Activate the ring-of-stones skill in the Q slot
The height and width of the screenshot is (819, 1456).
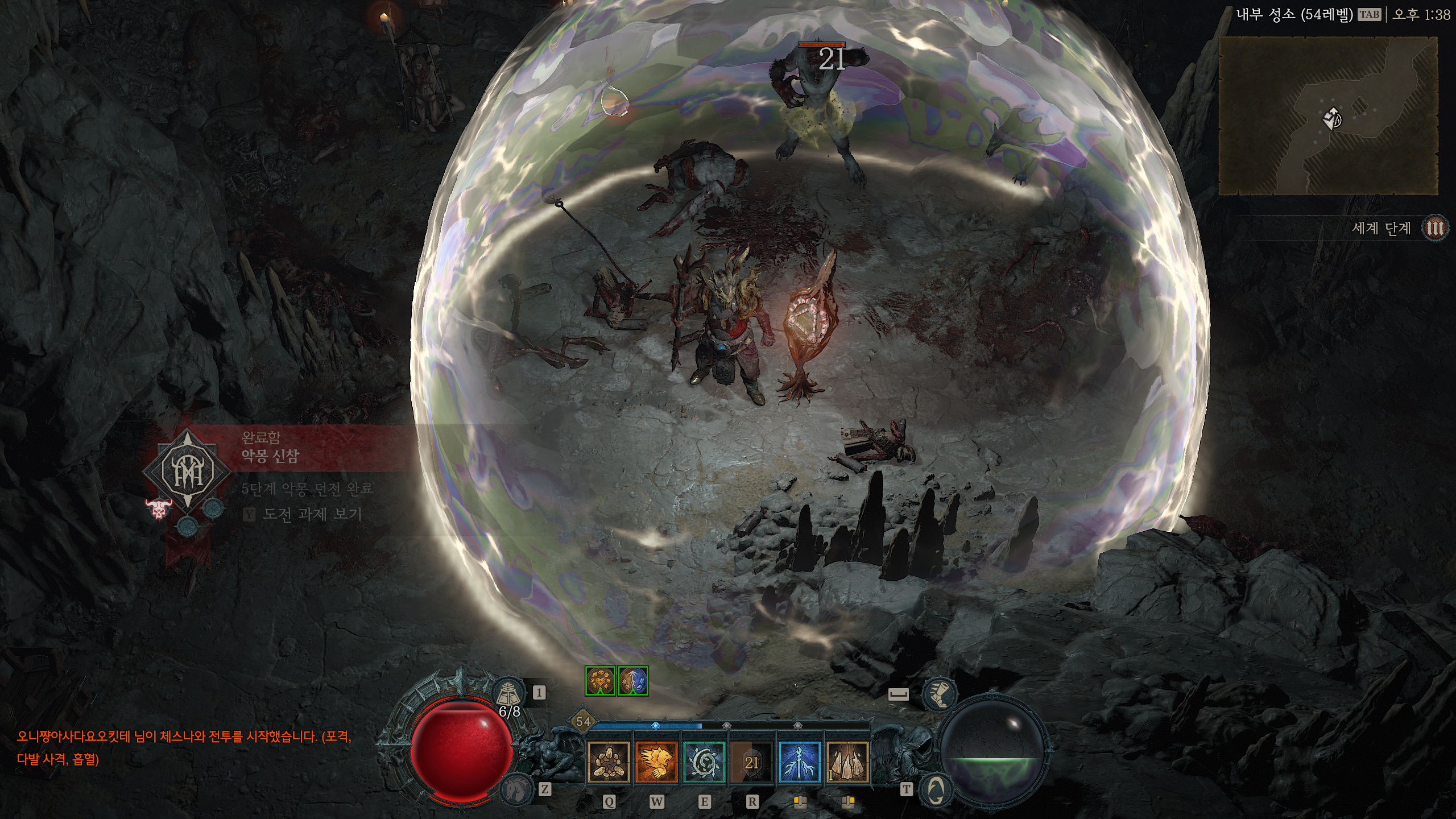pyautogui.click(x=608, y=763)
